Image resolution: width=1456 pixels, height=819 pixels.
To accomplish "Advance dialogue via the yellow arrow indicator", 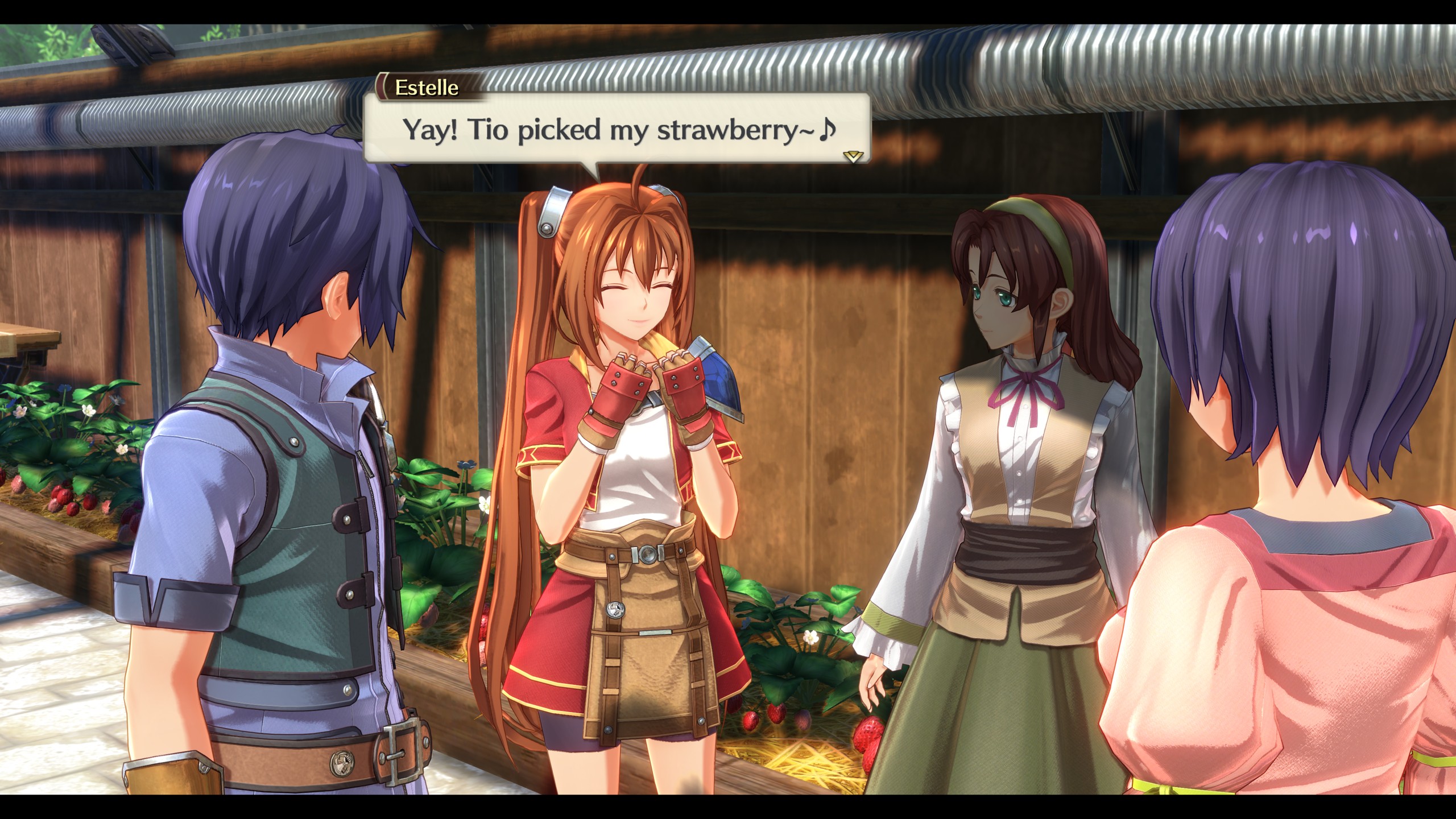I will [x=853, y=156].
